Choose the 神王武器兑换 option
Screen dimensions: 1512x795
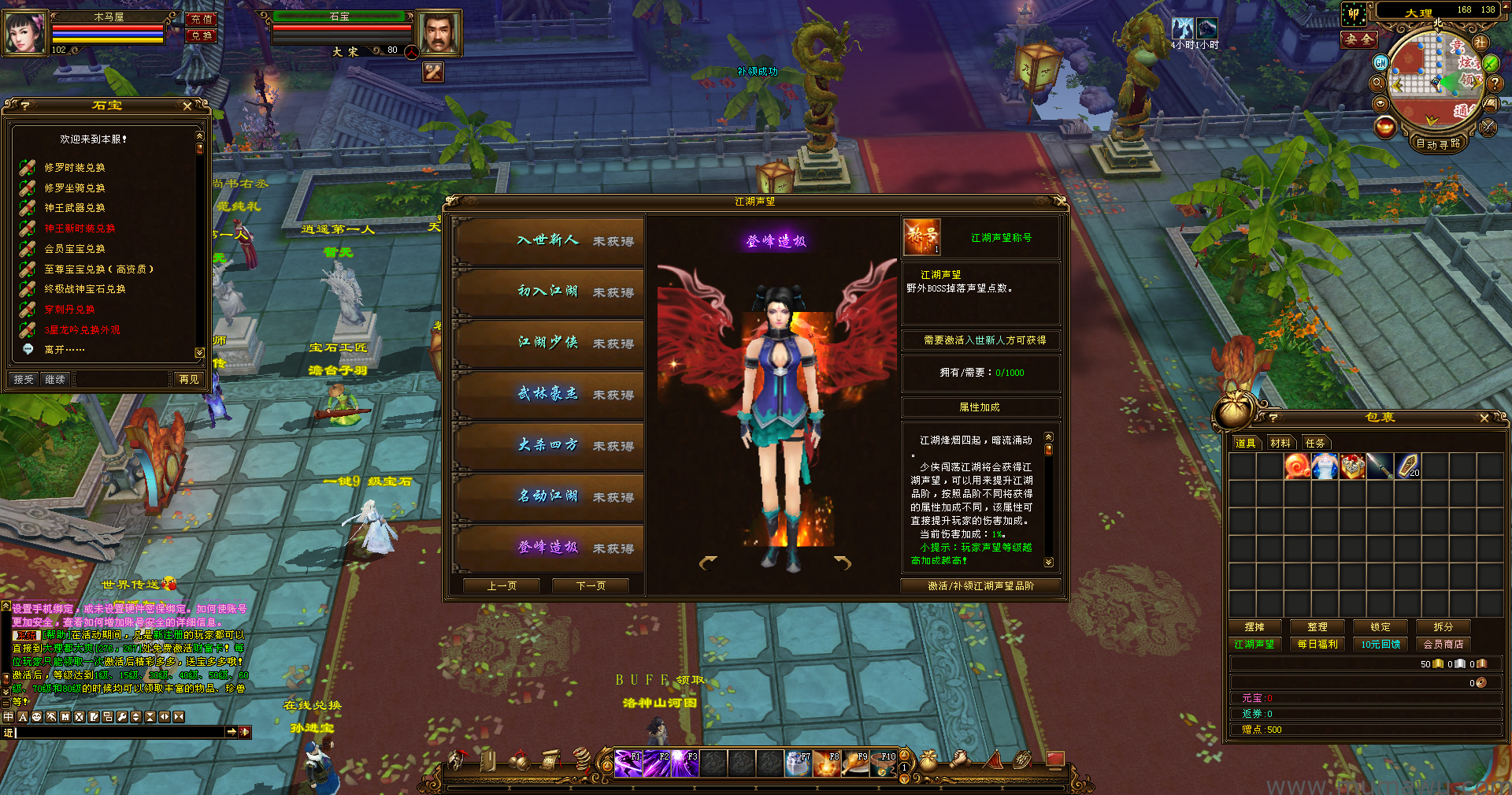pyautogui.click(x=75, y=208)
